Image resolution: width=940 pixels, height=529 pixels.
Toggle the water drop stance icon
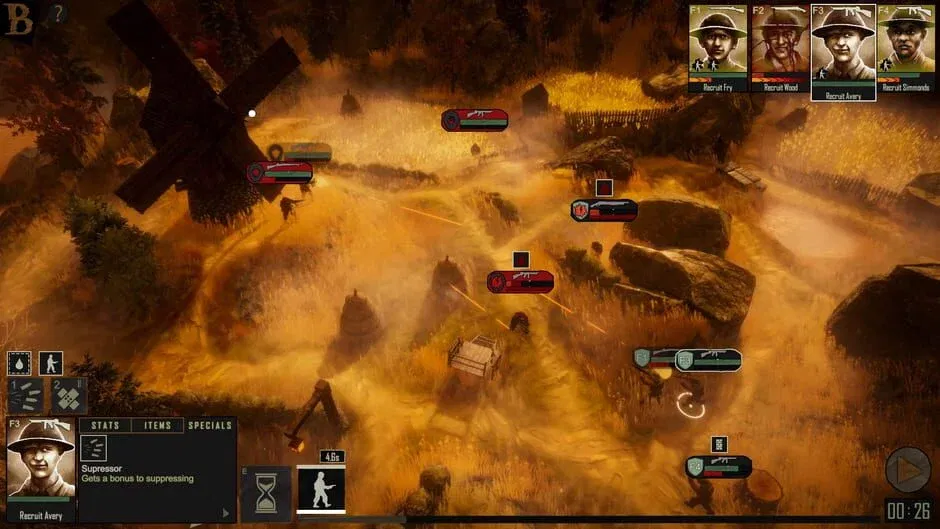pyautogui.click(x=19, y=363)
